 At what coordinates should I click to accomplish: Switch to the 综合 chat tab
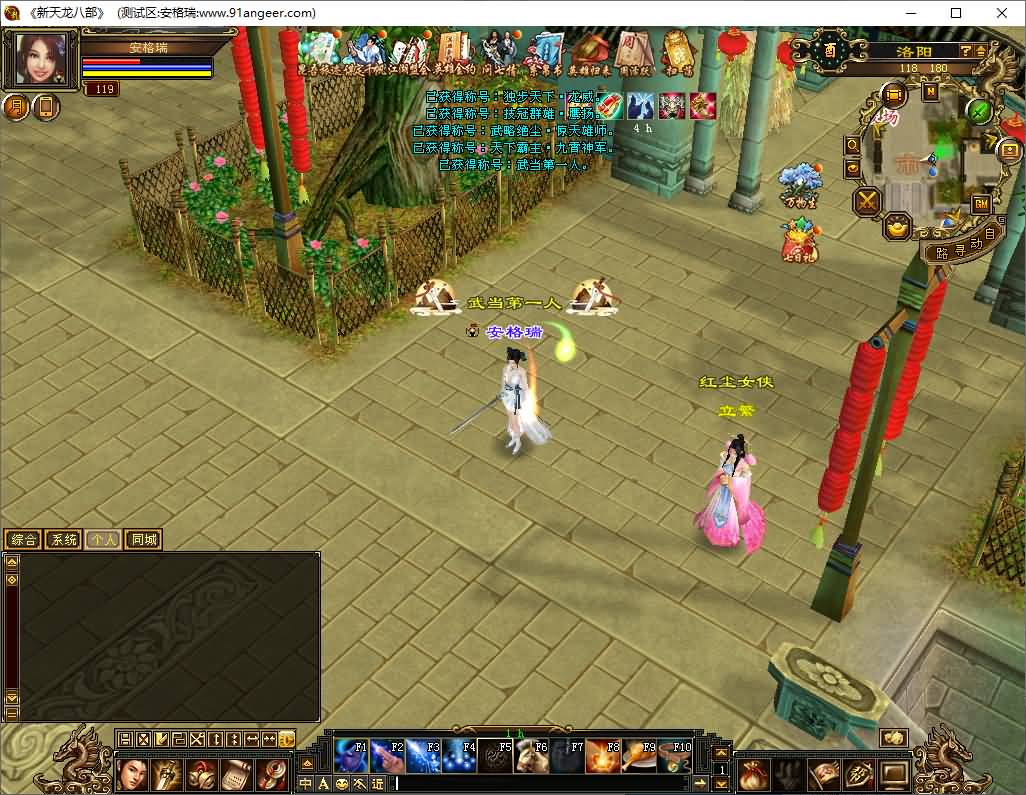coord(23,540)
